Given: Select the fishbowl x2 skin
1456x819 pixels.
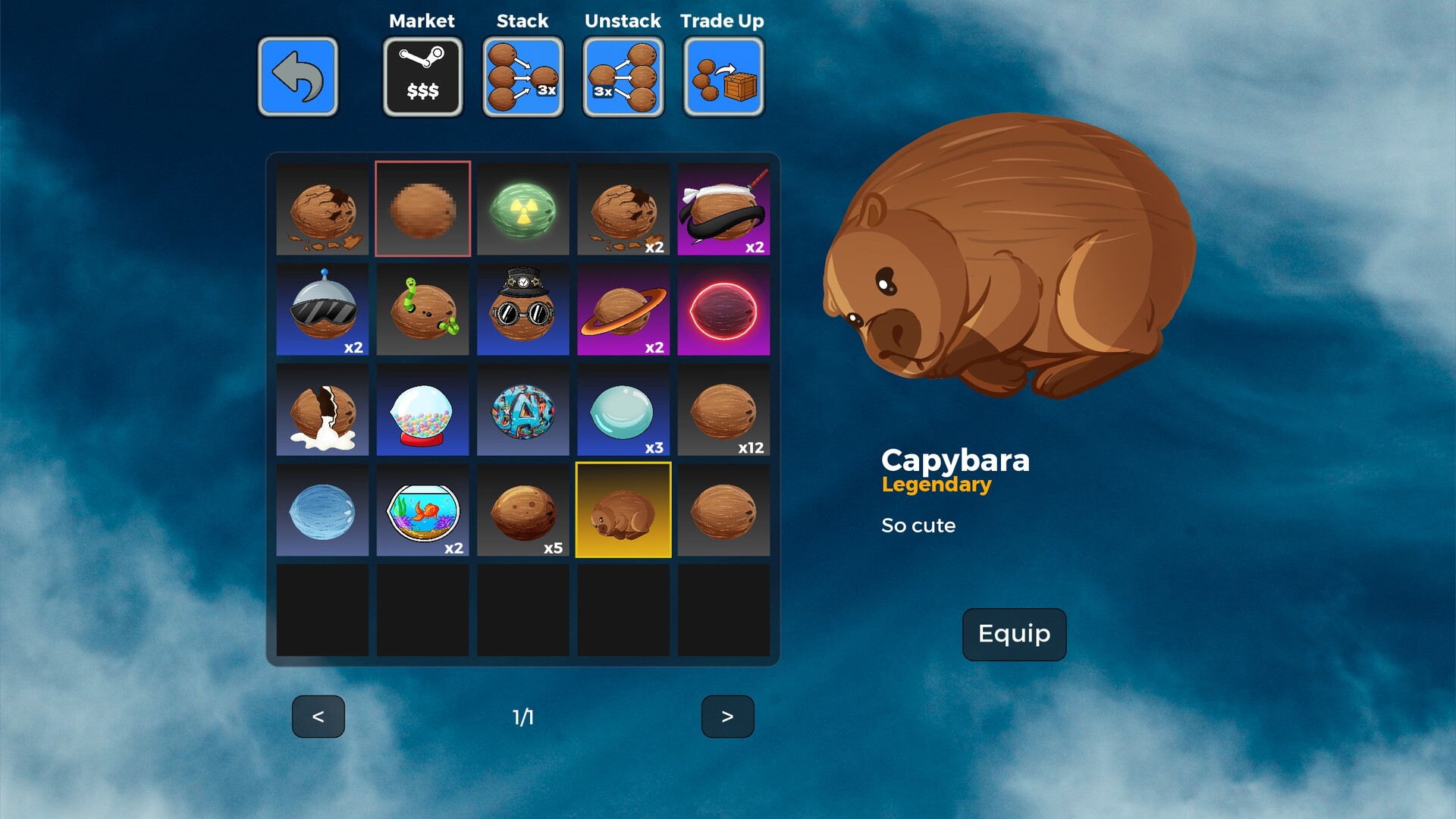Looking at the screenshot, I should 422,509.
